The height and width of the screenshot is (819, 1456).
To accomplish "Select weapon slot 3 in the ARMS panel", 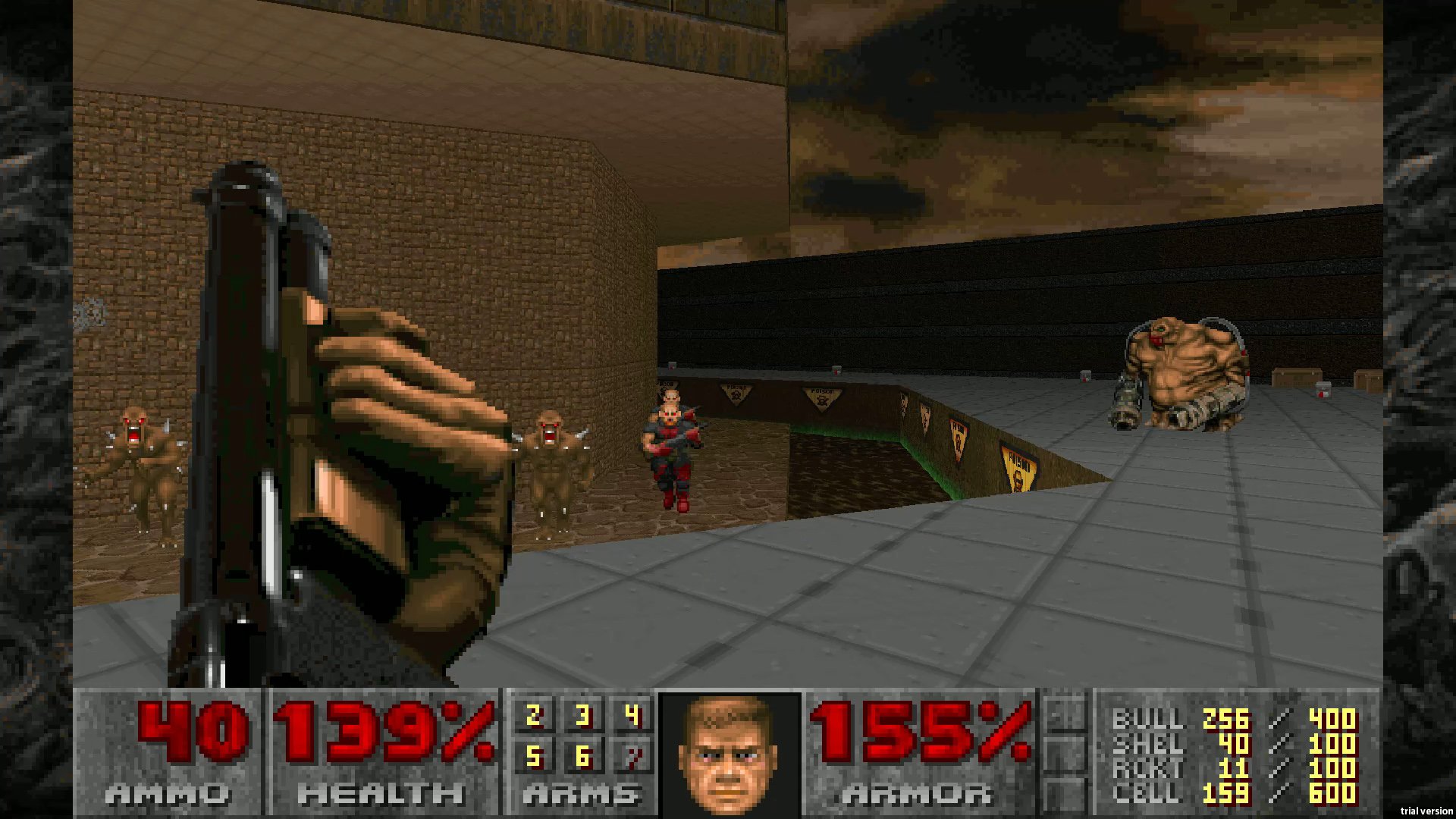I will 582,714.
